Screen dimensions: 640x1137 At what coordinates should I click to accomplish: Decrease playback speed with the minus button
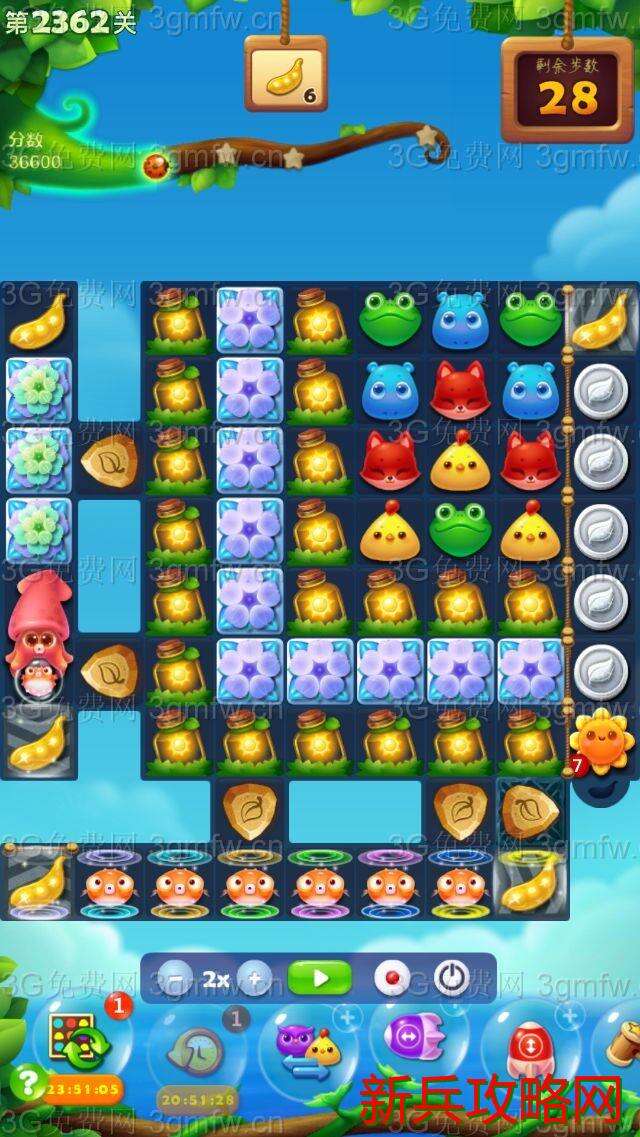176,979
